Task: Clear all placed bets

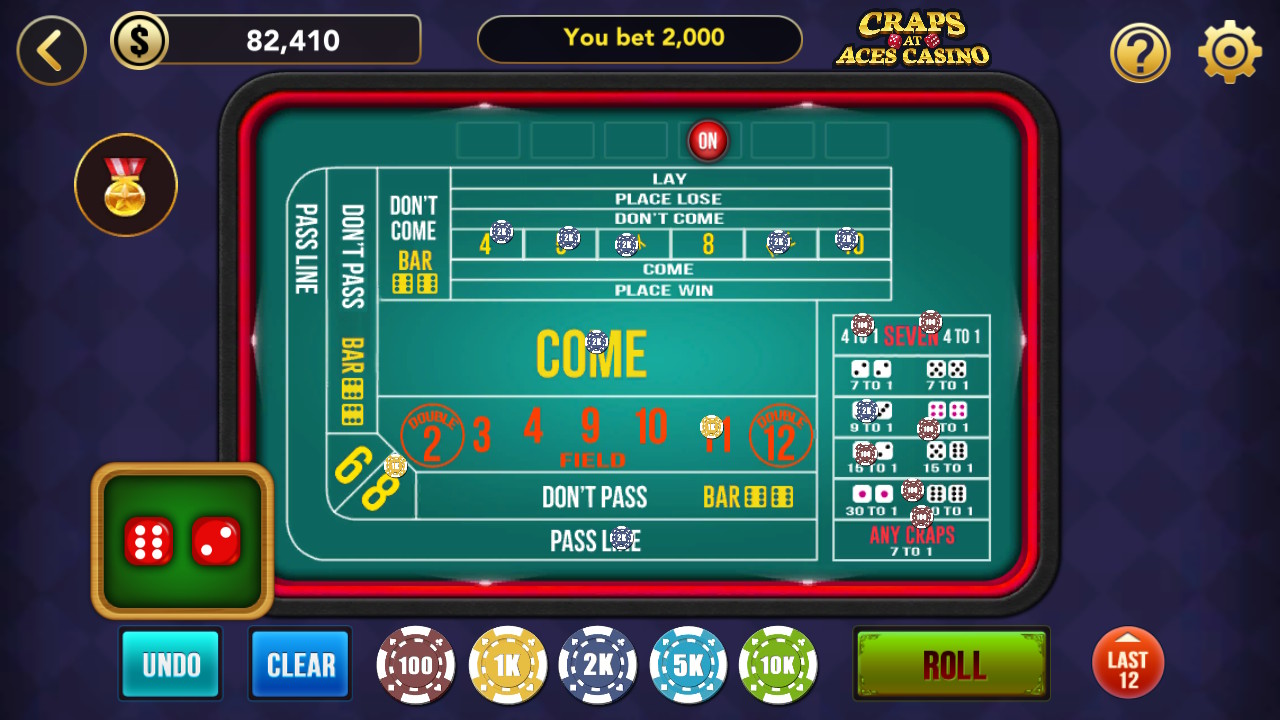Action: [300, 663]
